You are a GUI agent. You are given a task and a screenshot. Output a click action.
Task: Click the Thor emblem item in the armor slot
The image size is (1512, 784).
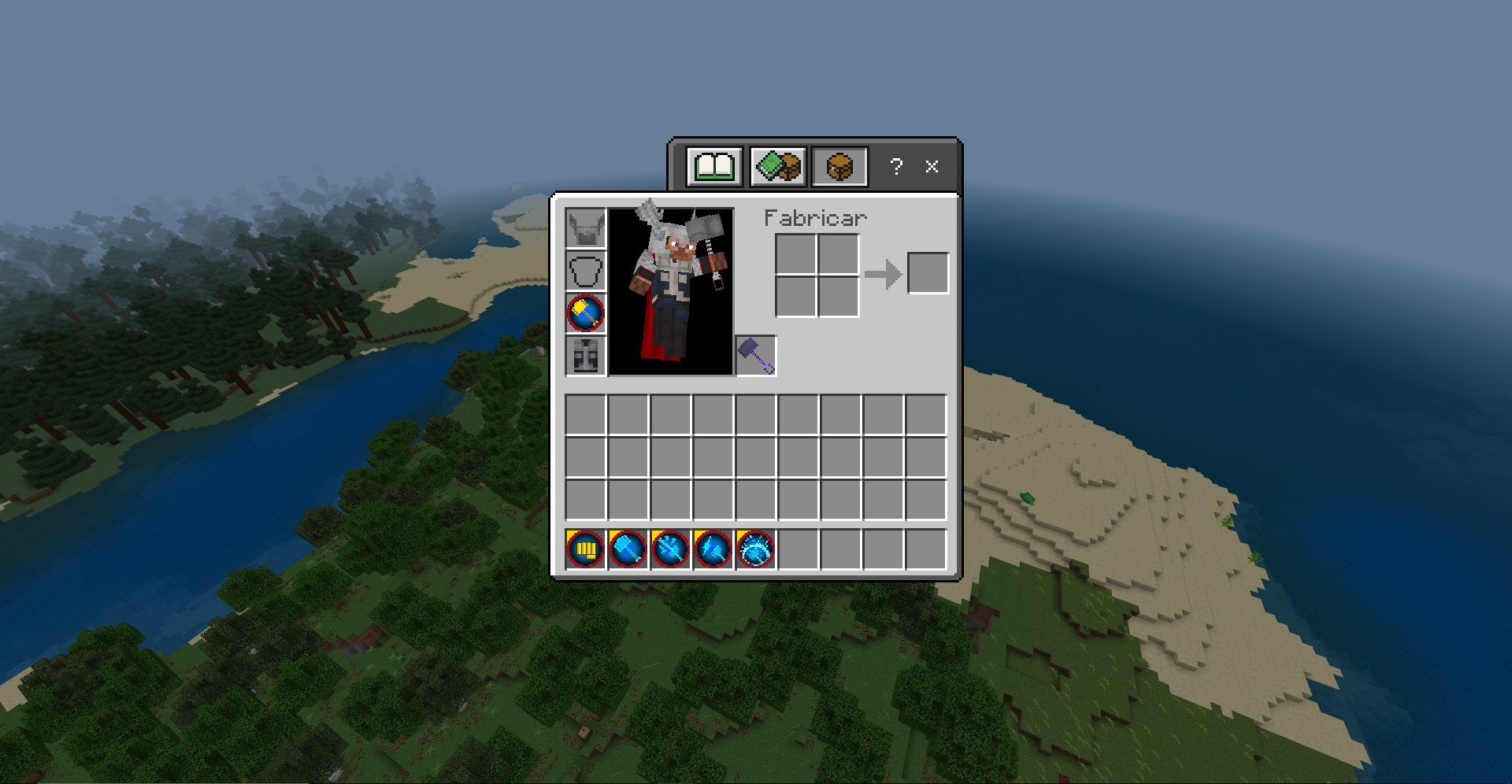pyautogui.click(x=585, y=313)
